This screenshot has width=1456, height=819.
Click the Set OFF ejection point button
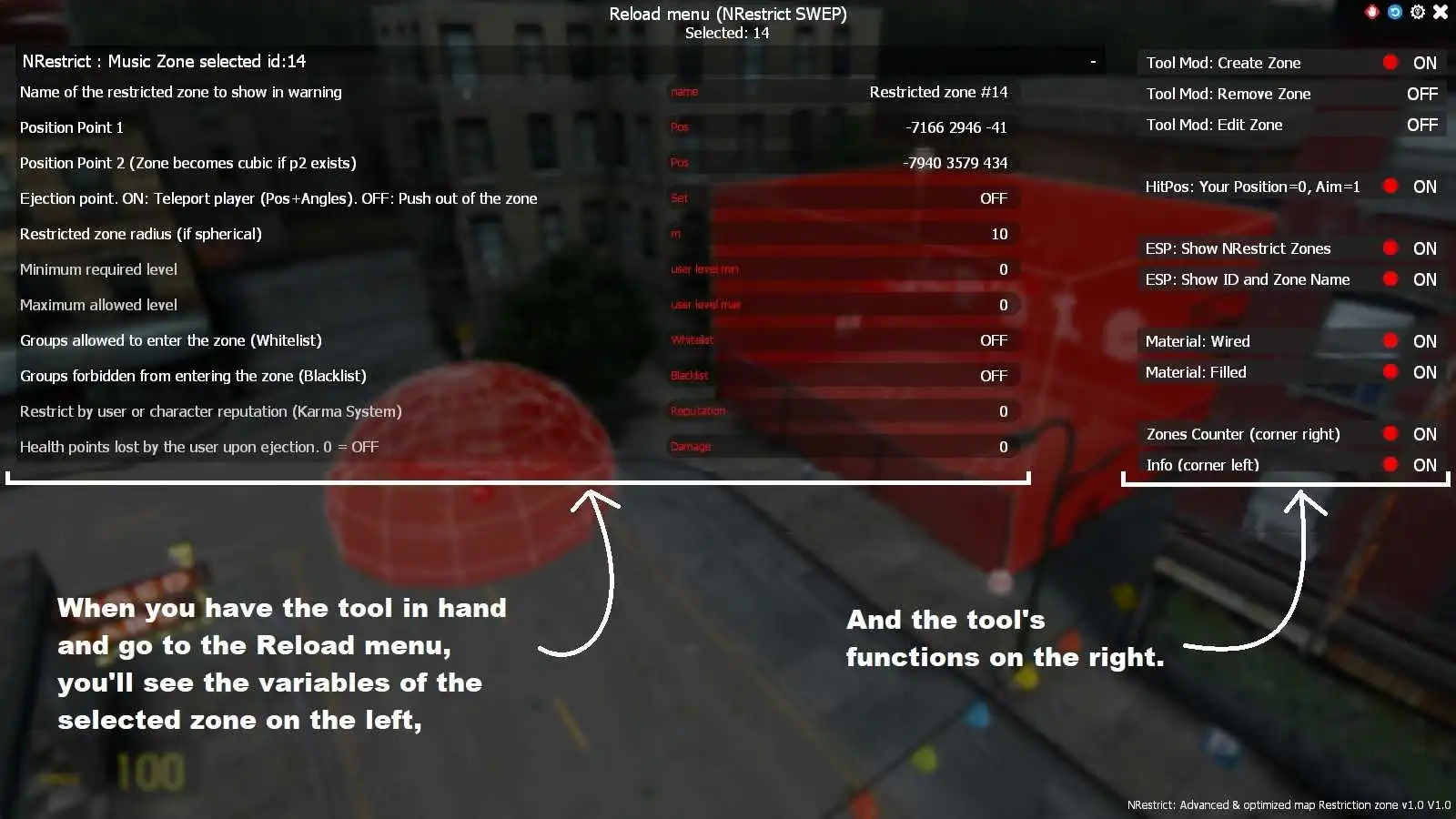[995, 197]
